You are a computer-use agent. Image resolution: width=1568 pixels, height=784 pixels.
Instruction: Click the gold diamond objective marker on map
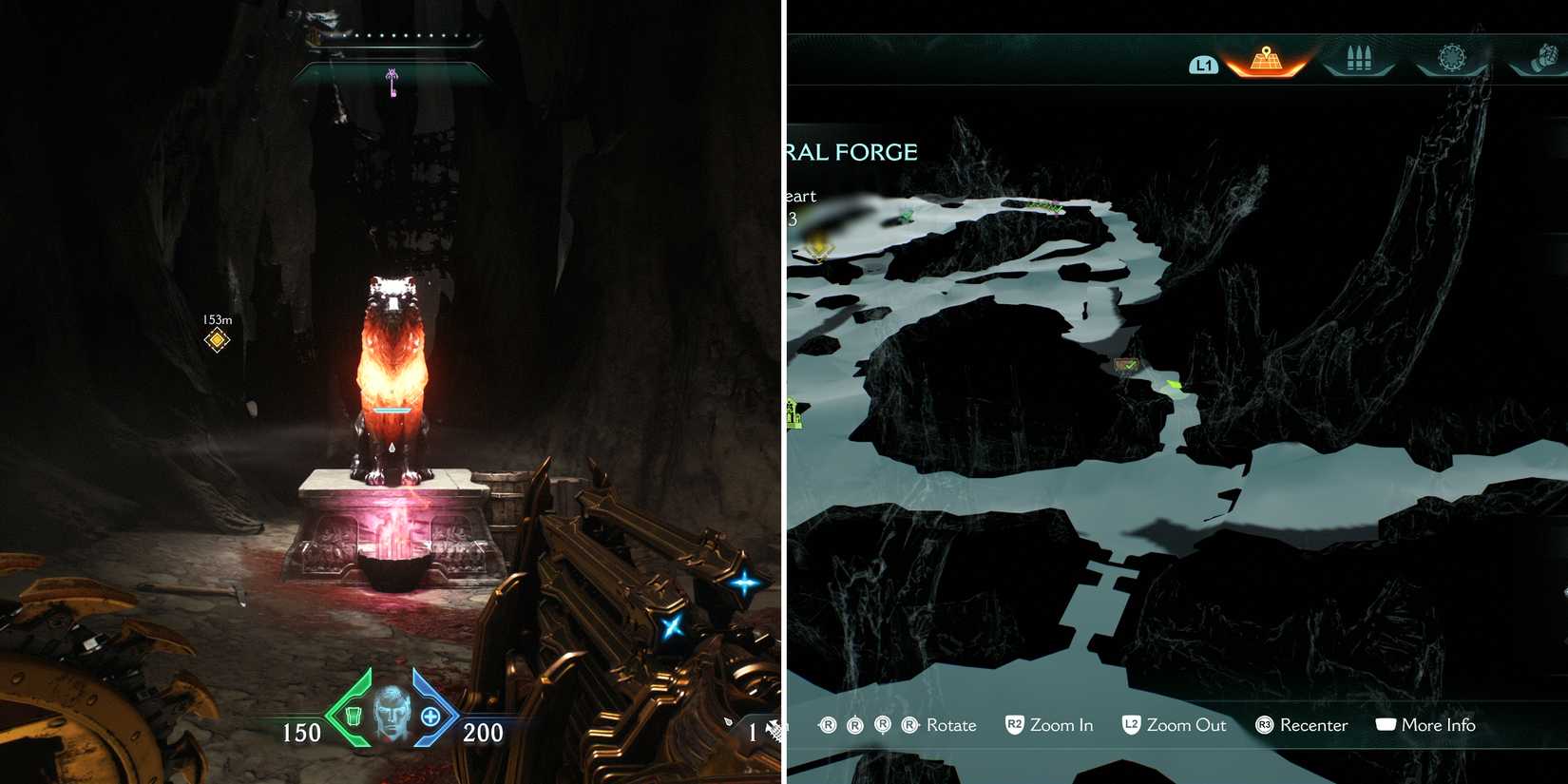click(818, 250)
